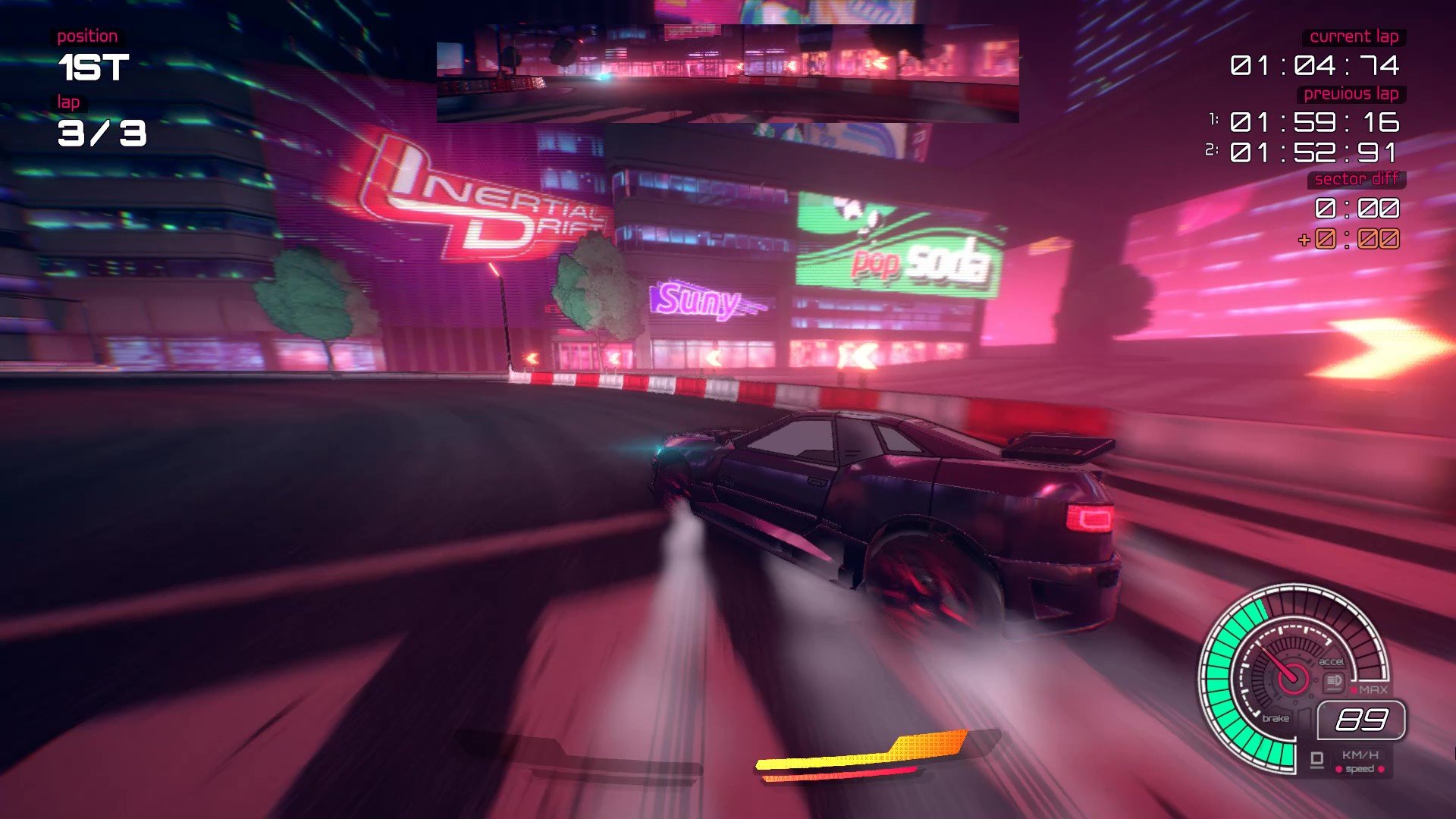The width and height of the screenshot is (1456, 819).
Task: Click the accel indicator on the gauge
Action: click(x=1332, y=662)
